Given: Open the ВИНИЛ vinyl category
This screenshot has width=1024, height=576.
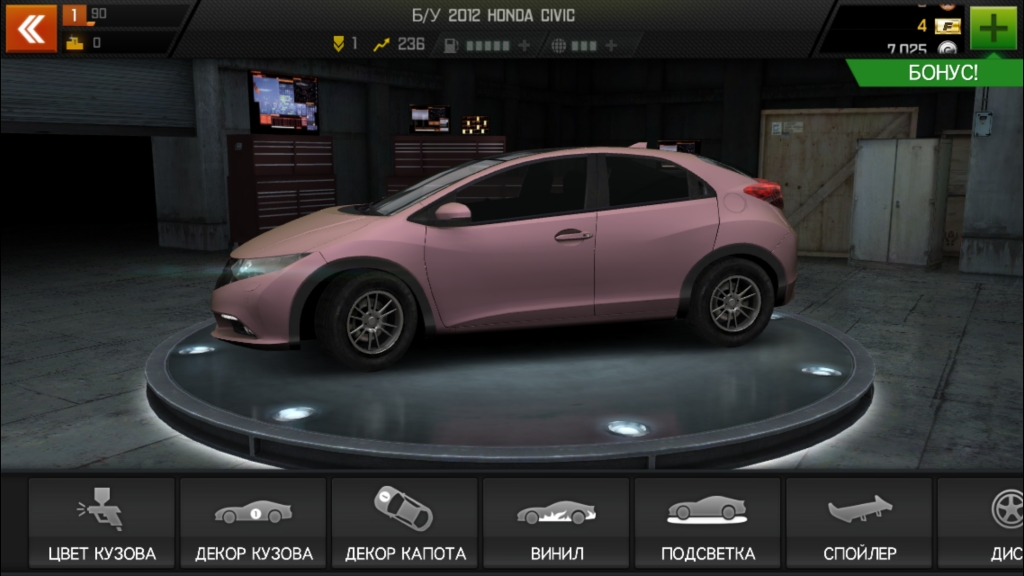Looking at the screenshot, I should tap(556, 523).
